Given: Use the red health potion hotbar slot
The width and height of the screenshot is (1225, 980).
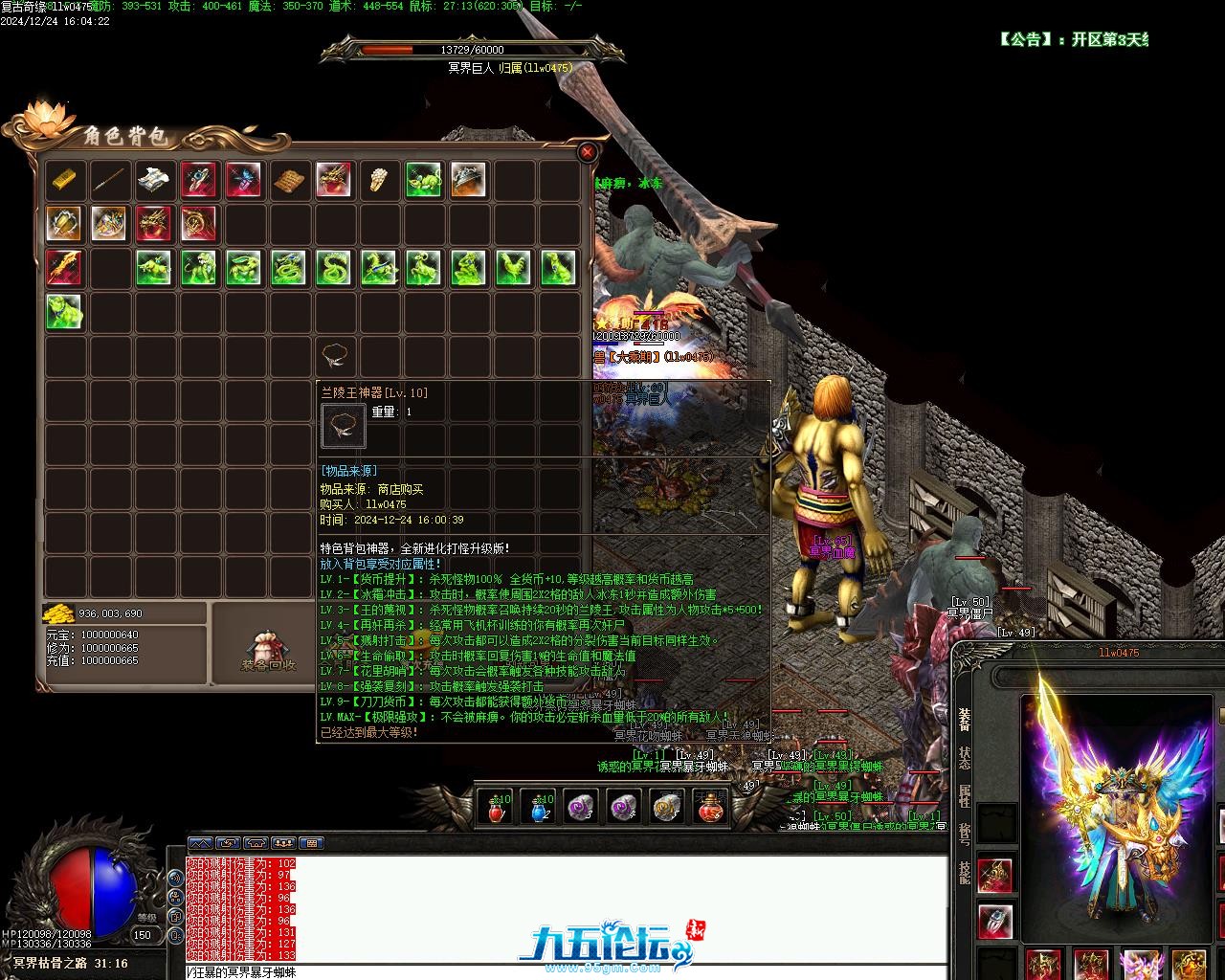Looking at the screenshot, I should pos(496,807).
